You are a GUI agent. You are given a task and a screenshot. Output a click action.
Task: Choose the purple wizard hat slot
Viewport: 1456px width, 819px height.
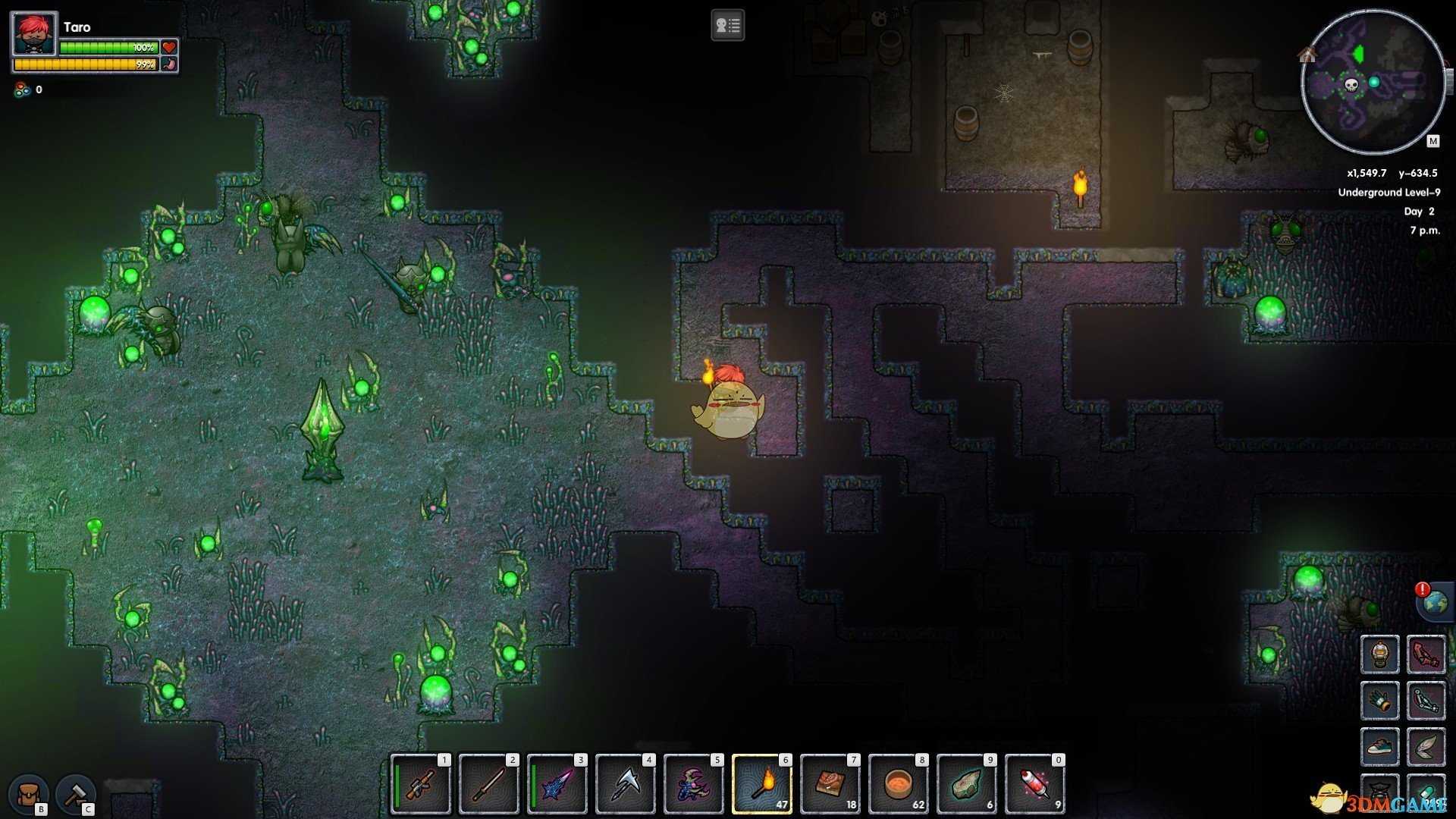pos(694,784)
